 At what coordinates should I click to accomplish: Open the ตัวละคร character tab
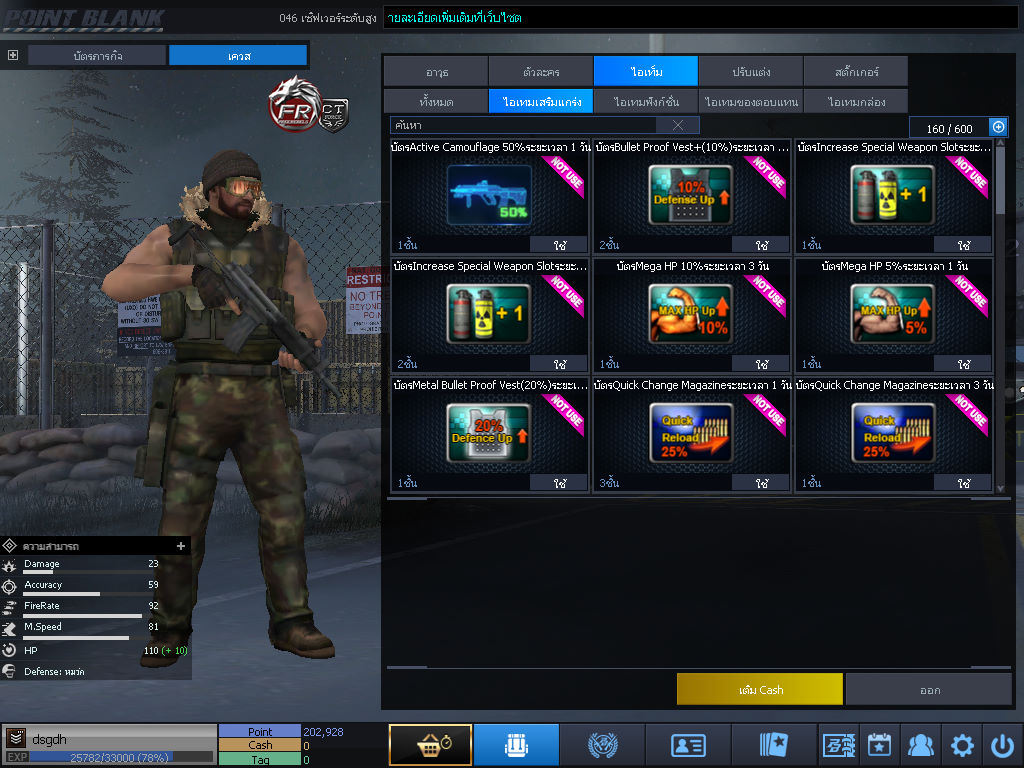(x=540, y=71)
